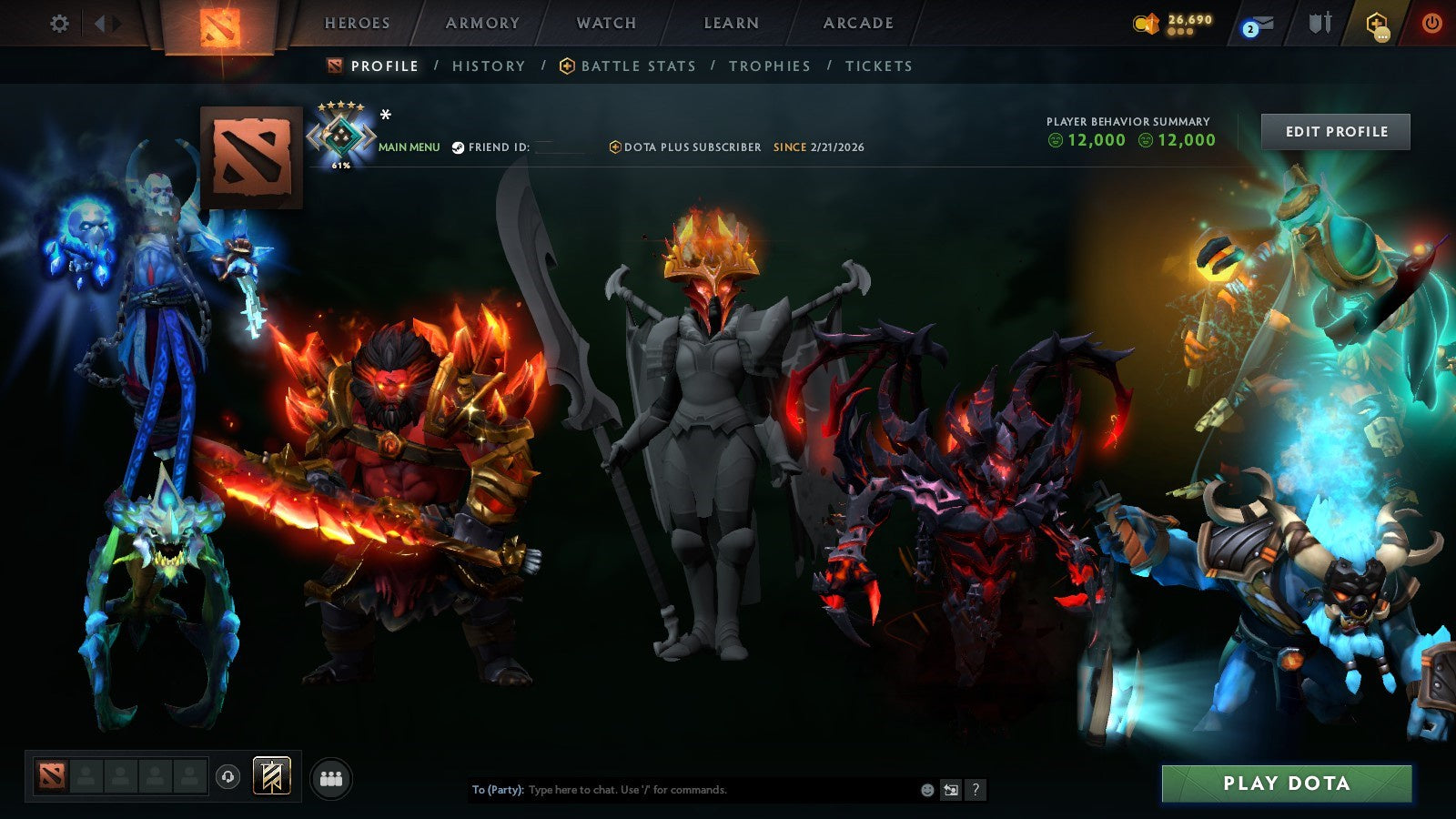The image size is (1456, 819).
Task: Click the 61% rank progress bar
Action: [341, 167]
